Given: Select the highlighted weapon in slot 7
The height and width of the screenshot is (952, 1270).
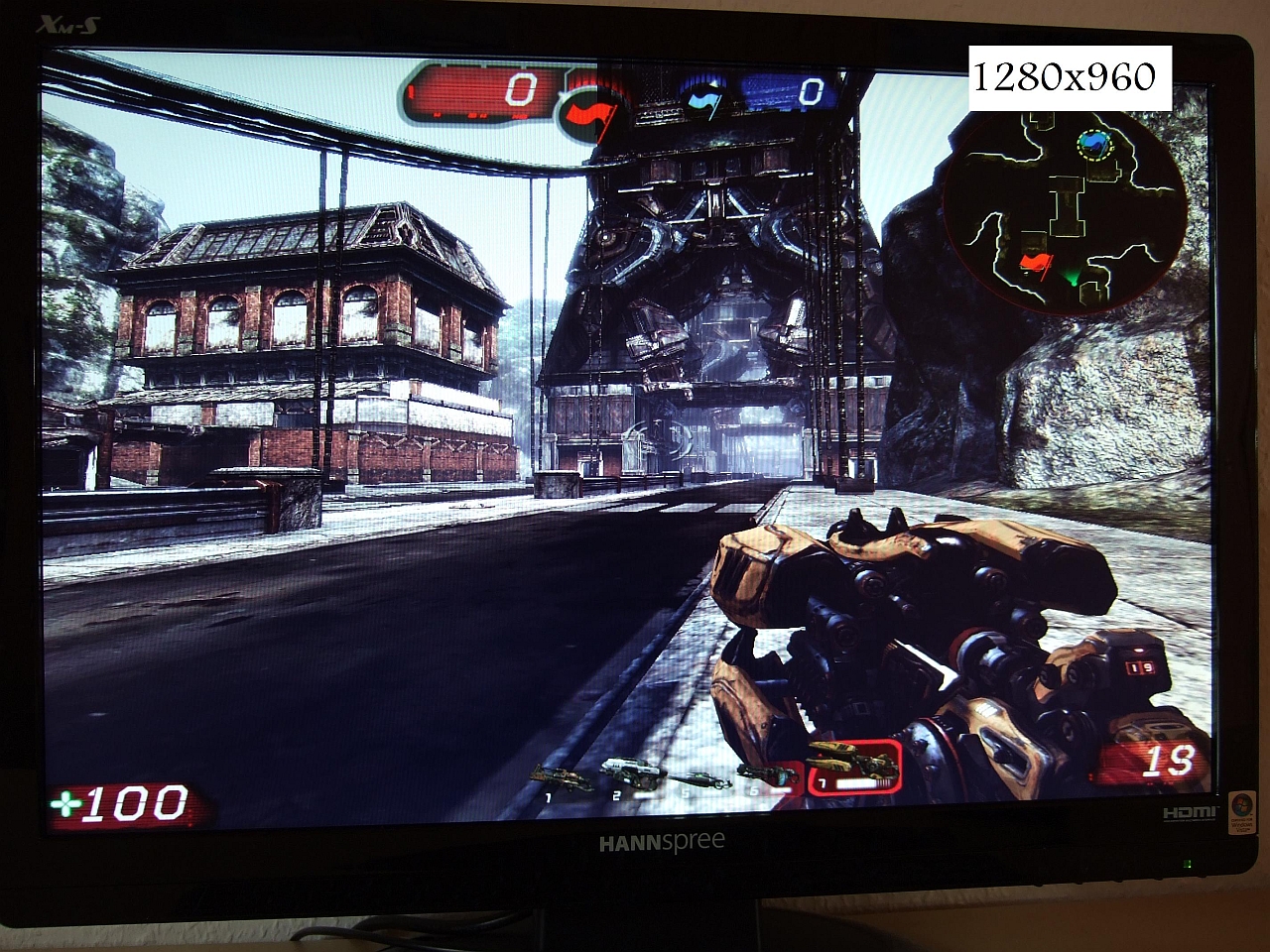Looking at the screenshot, I should pos(853,767).
